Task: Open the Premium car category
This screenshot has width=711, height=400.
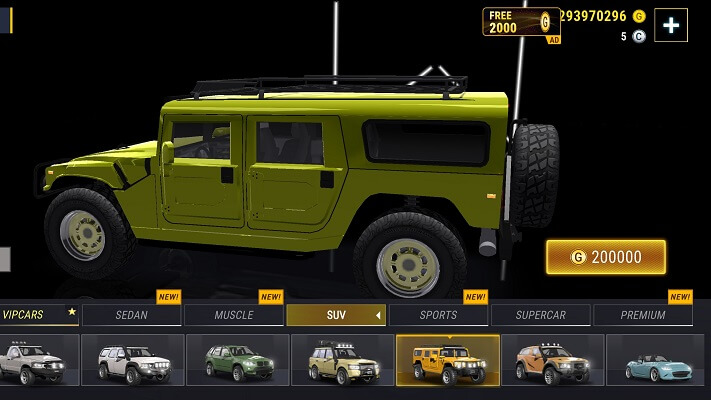Action: 643,315
